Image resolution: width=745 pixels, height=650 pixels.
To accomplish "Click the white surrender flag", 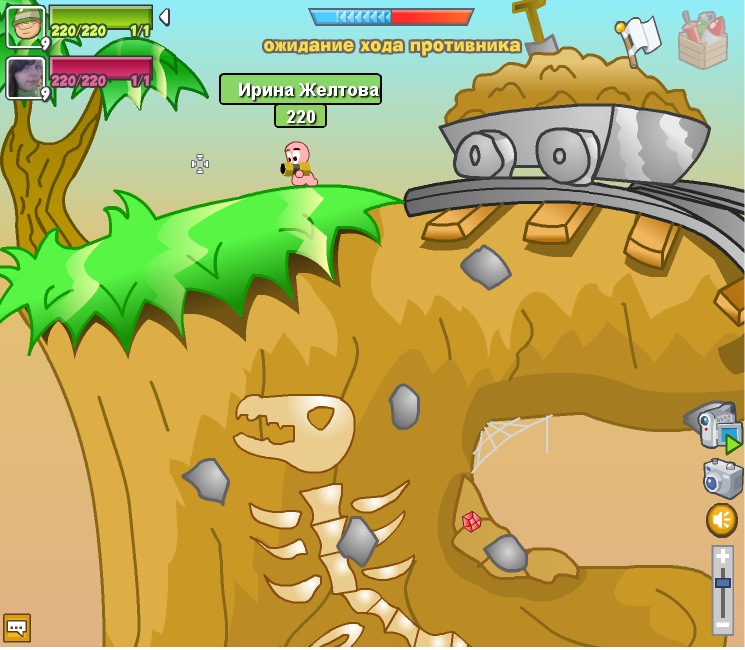I will coord(641,37).
